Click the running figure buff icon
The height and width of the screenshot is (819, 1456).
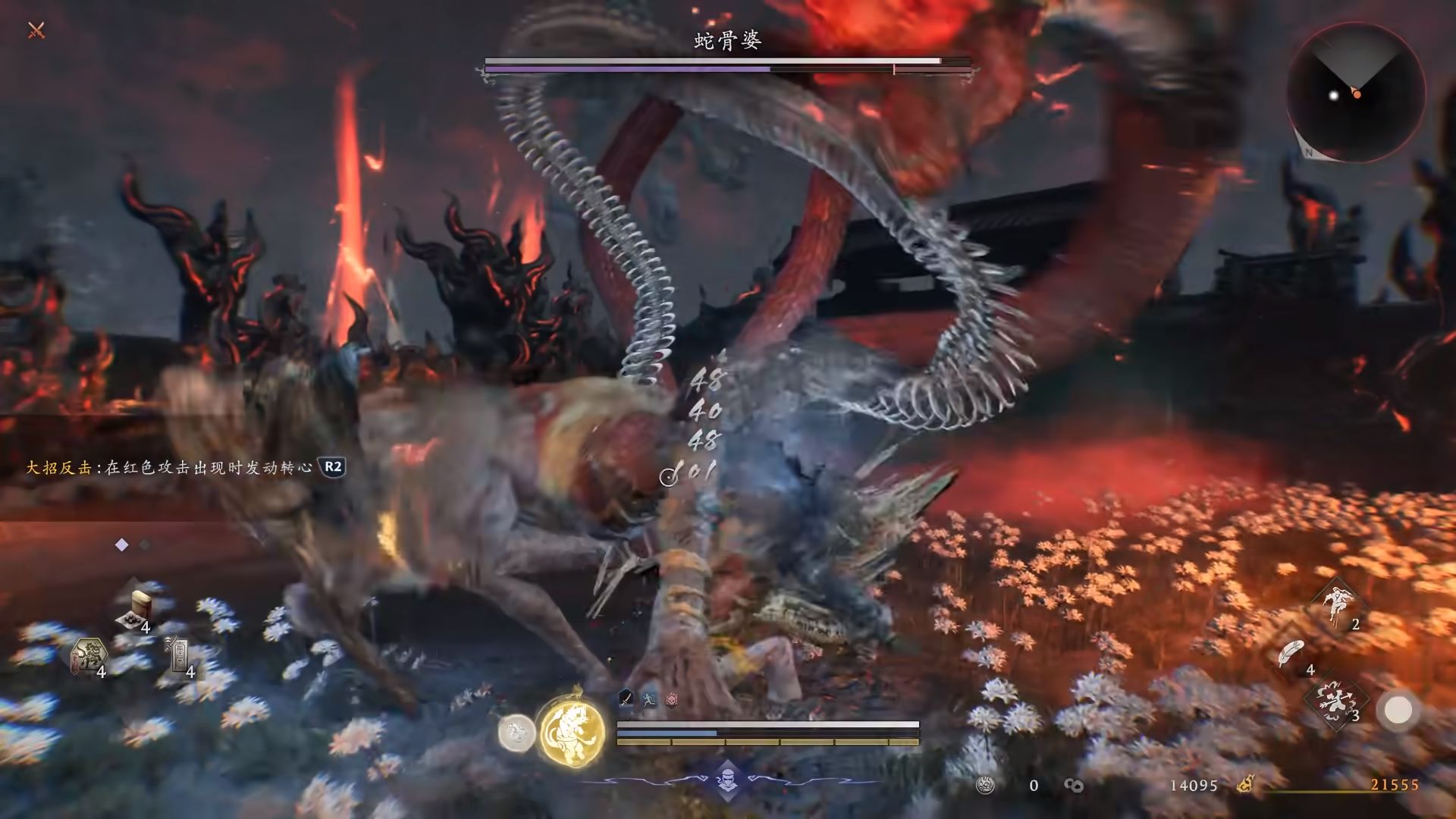(x=649, y=699)
